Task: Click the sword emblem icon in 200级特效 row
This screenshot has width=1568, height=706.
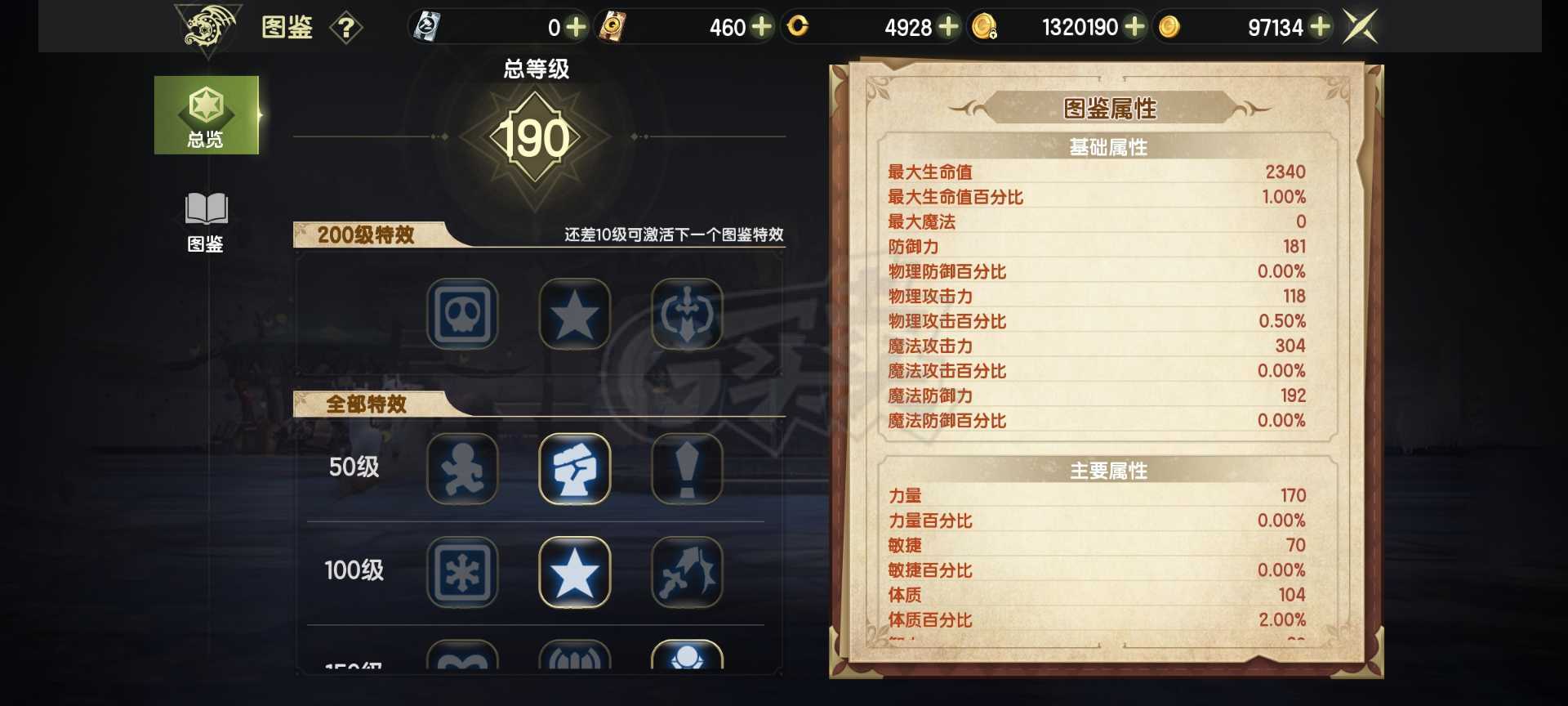Action: [687, 314]
